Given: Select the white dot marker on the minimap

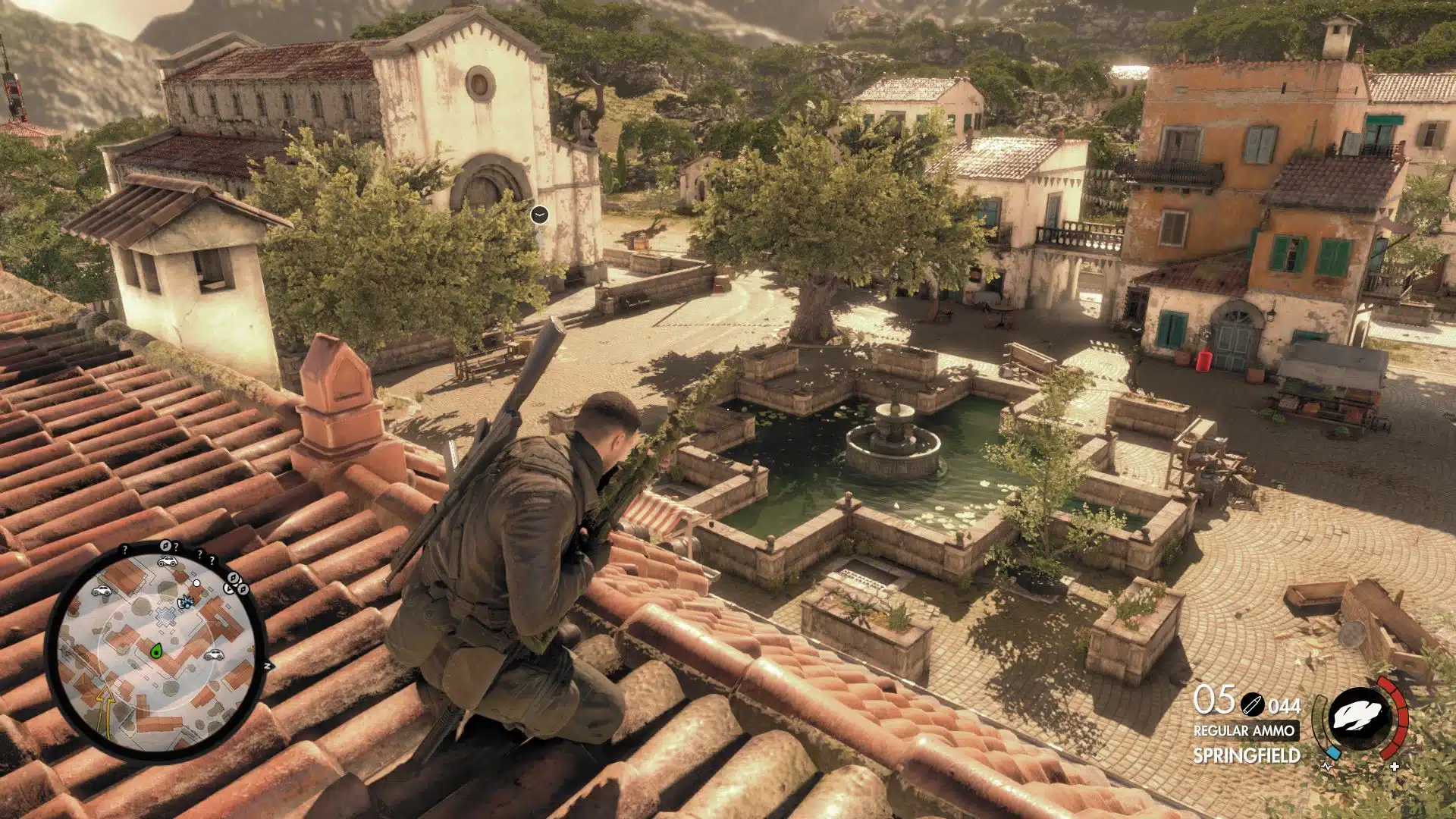Looking at the screenshot, I should [x=196, y=582].
